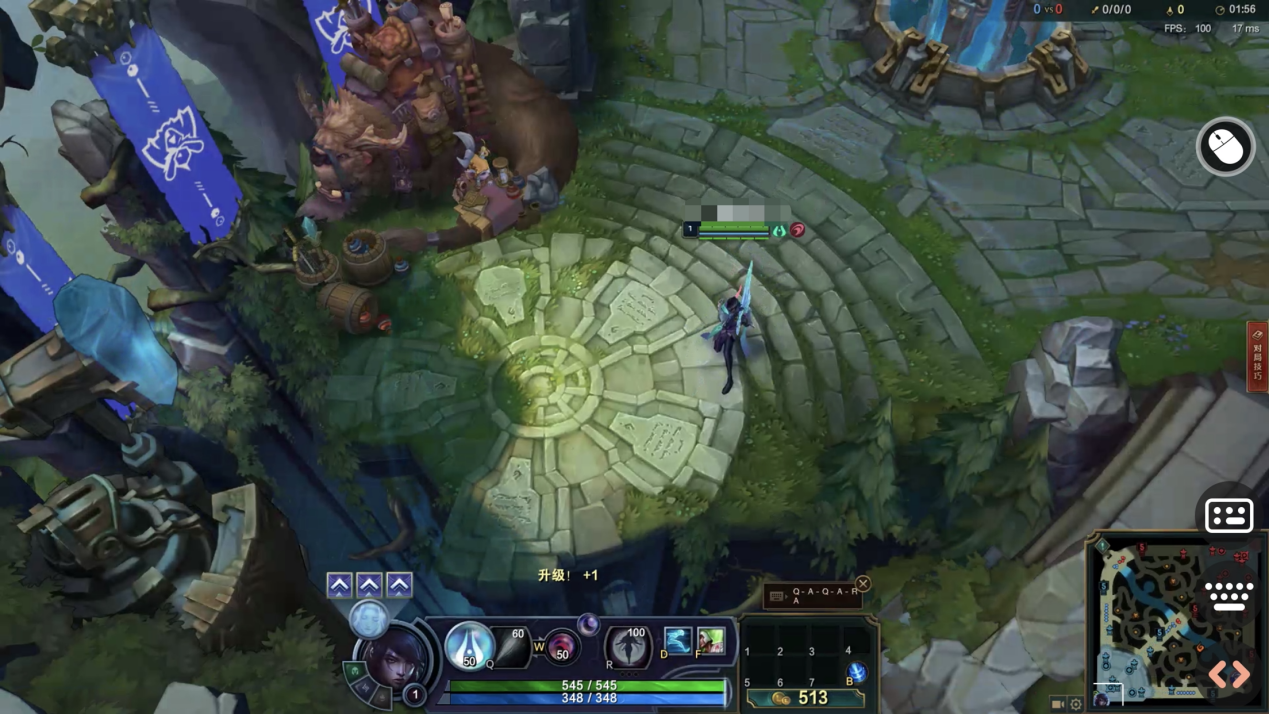Activate the Q ability costing 50 mana
This screenshot has height=714, width=1269.
[467, 644]
